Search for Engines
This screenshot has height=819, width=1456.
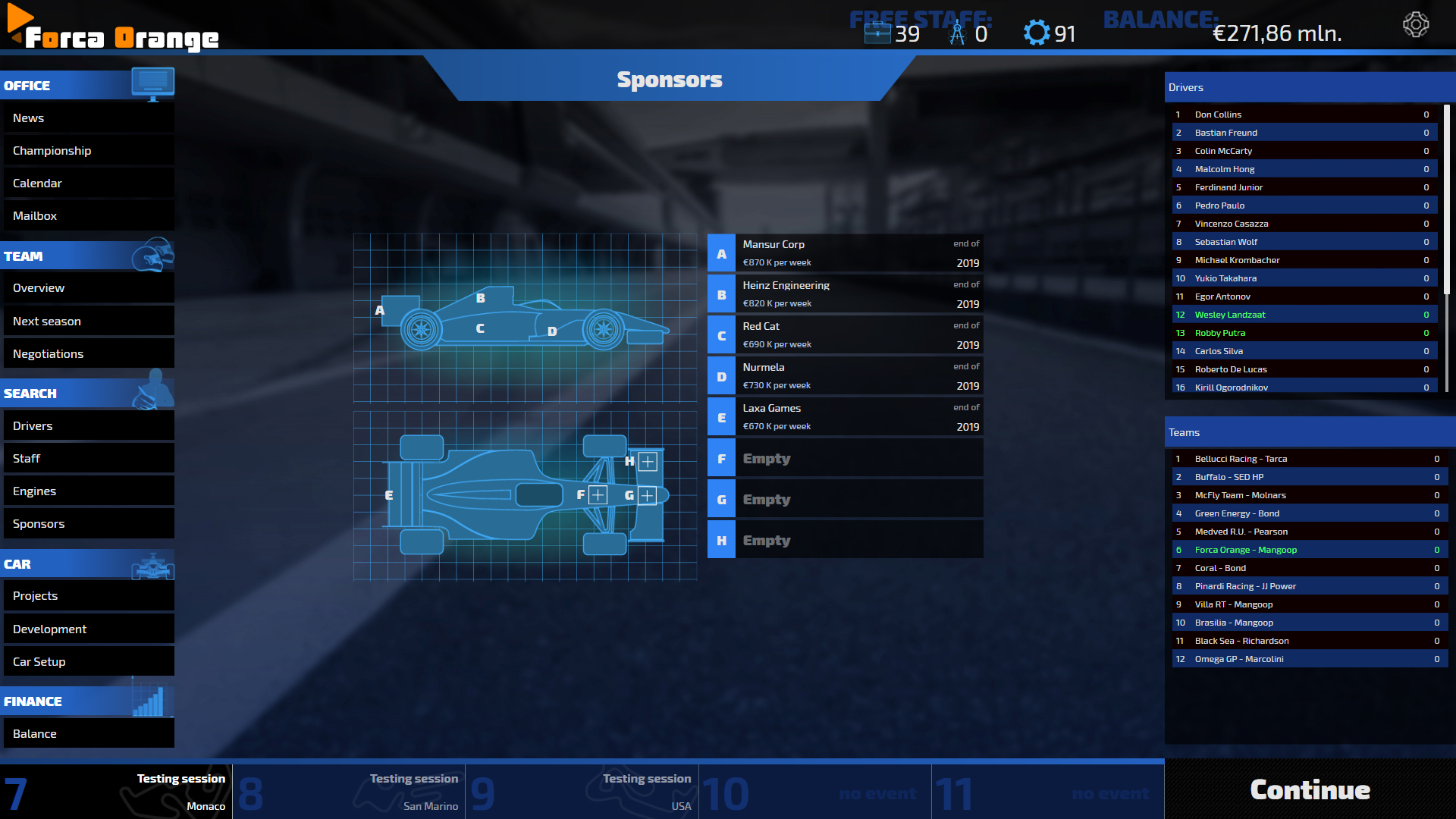(88, 491)
